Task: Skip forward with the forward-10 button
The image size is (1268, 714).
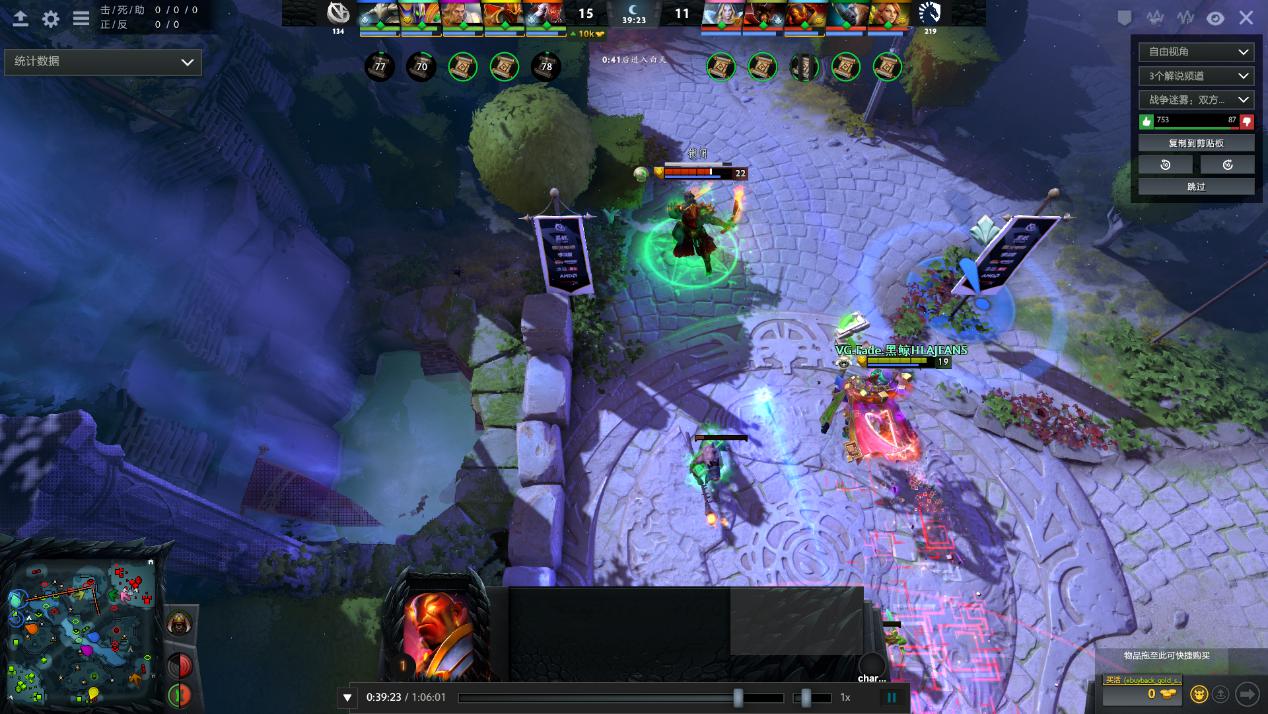Action: coord(1227,165)
